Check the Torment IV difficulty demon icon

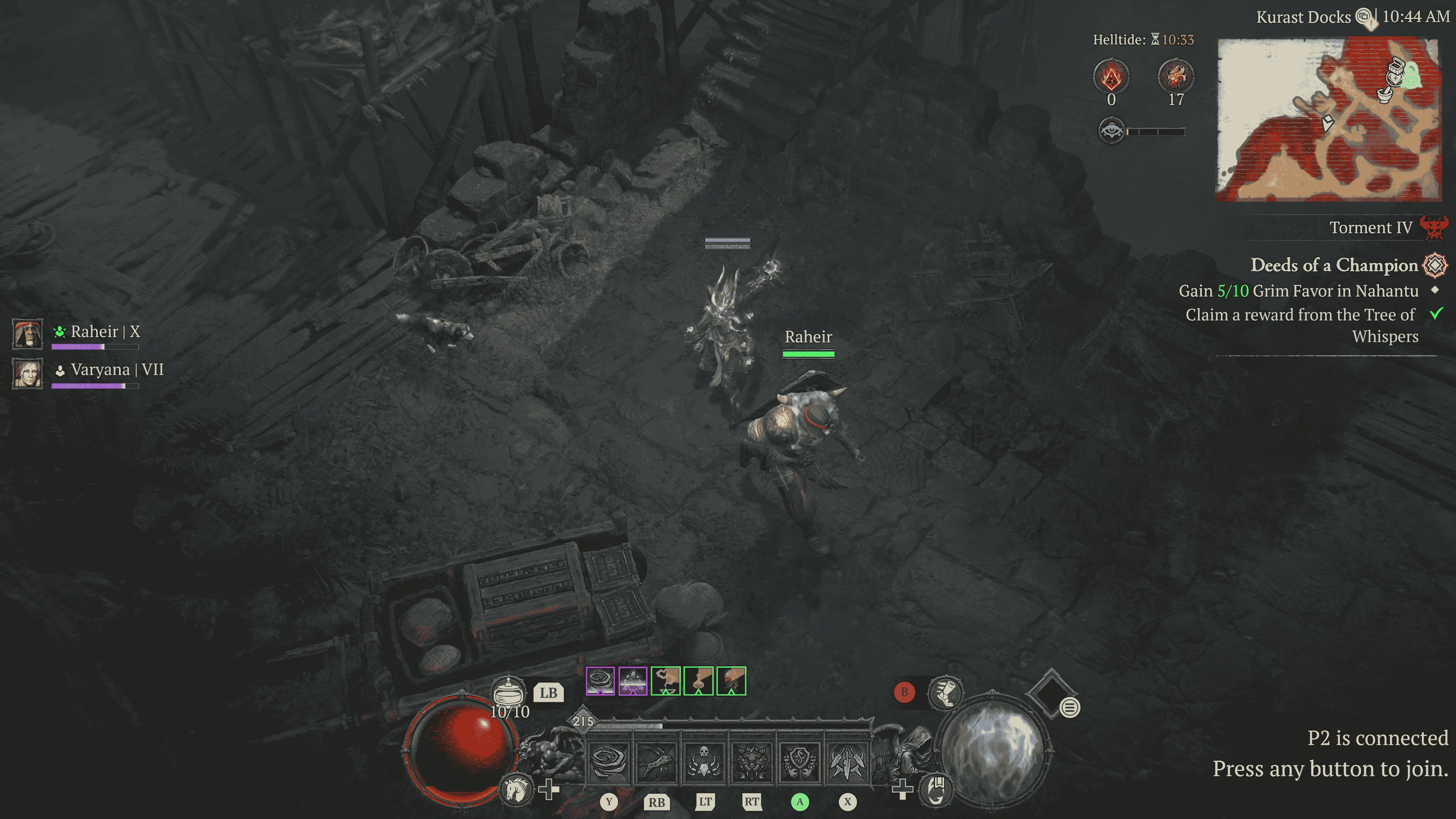click(1434, 227)
